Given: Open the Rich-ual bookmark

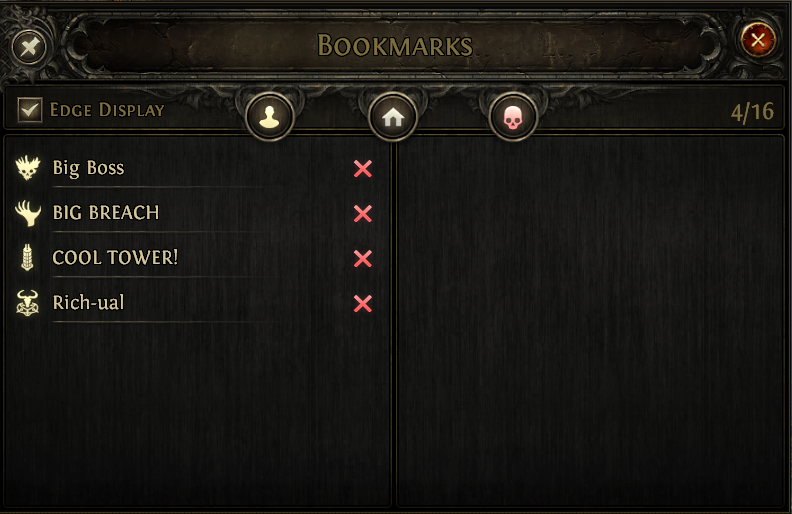Looking at the screenshot, I should coord(88,303).
